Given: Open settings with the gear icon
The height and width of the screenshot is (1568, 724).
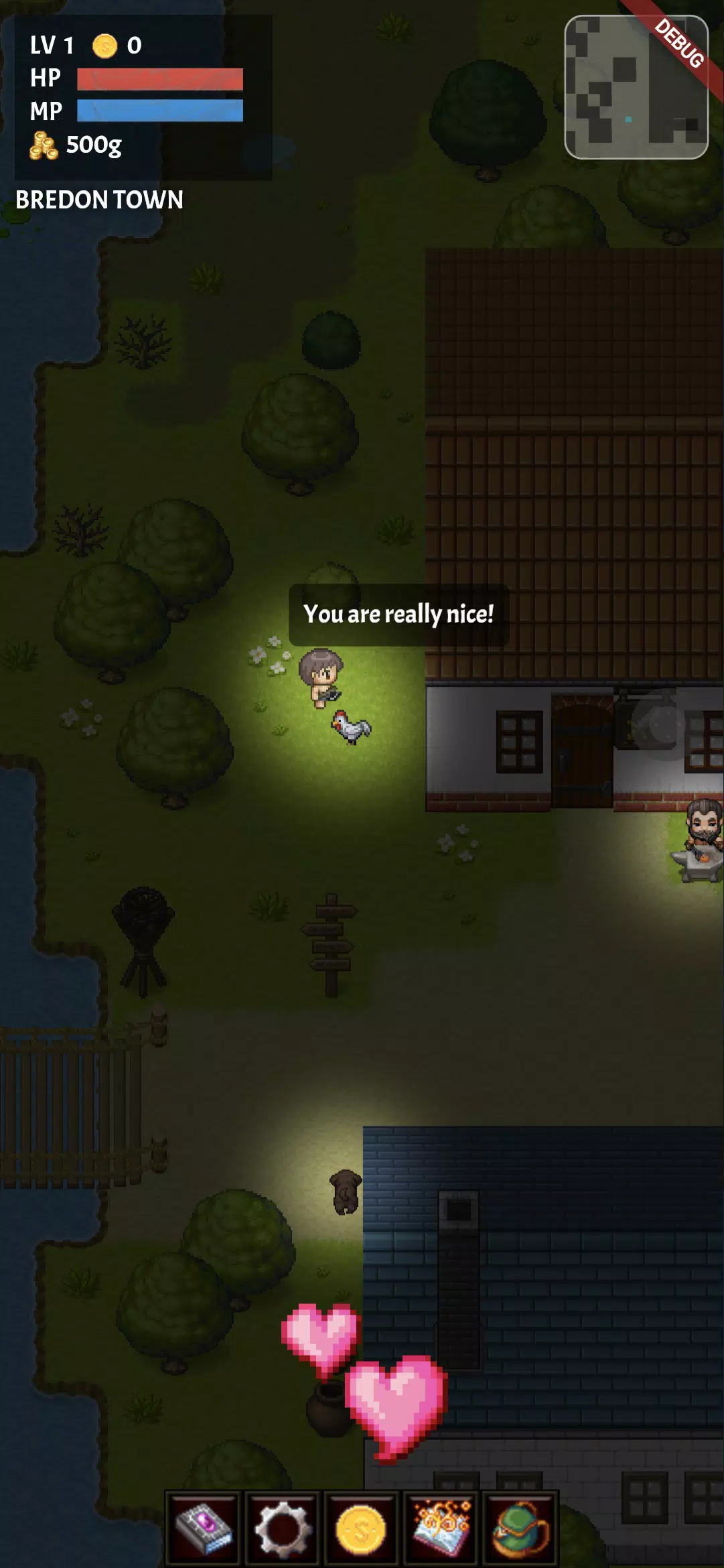Looking at the screenshot, I should [x=283, y=1529].
